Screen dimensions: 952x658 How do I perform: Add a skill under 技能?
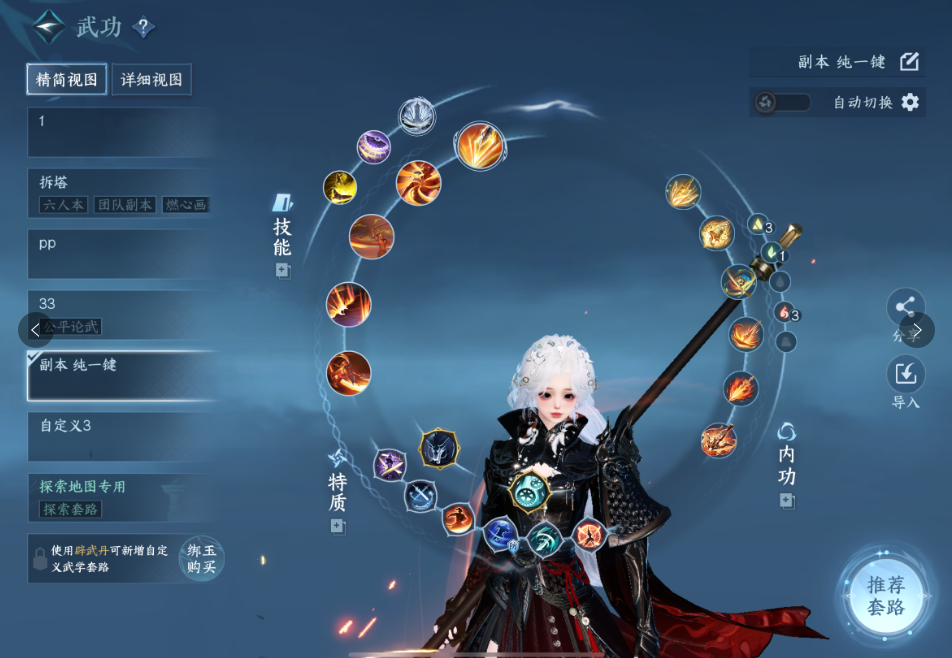283,271
